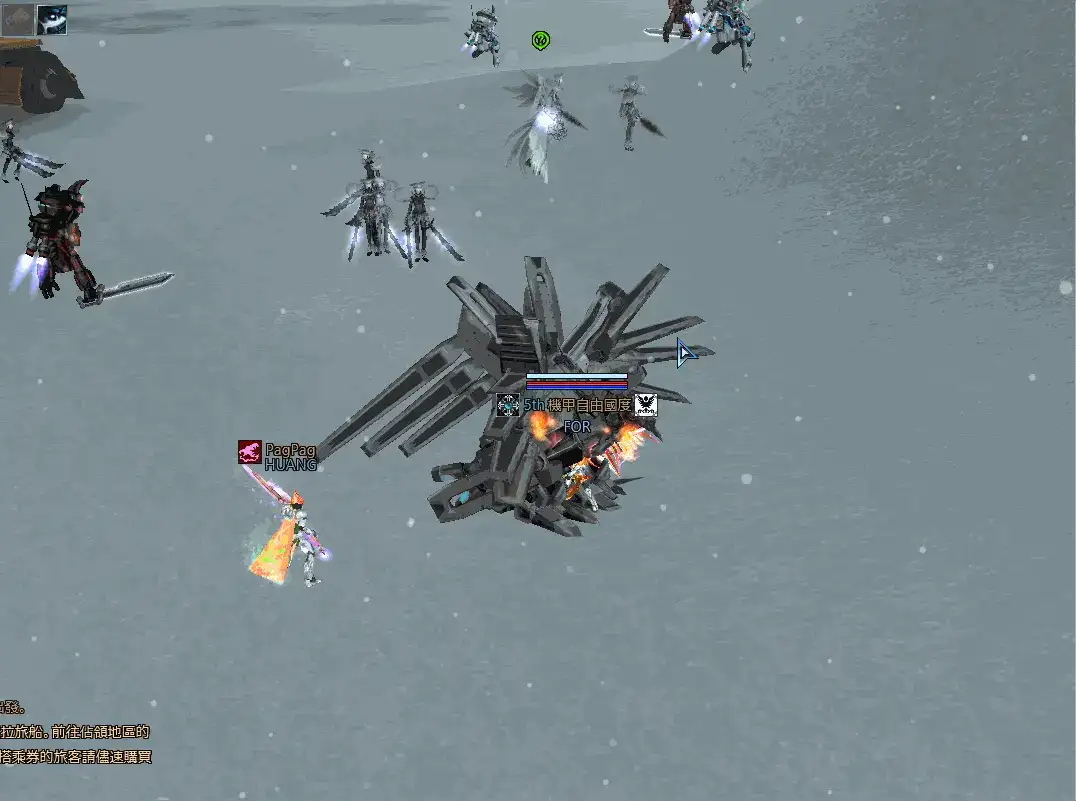Target the PagPag HUANG player nameplate
The image size is (1076, 801).
pyautogui.click(x=290, y=457)
